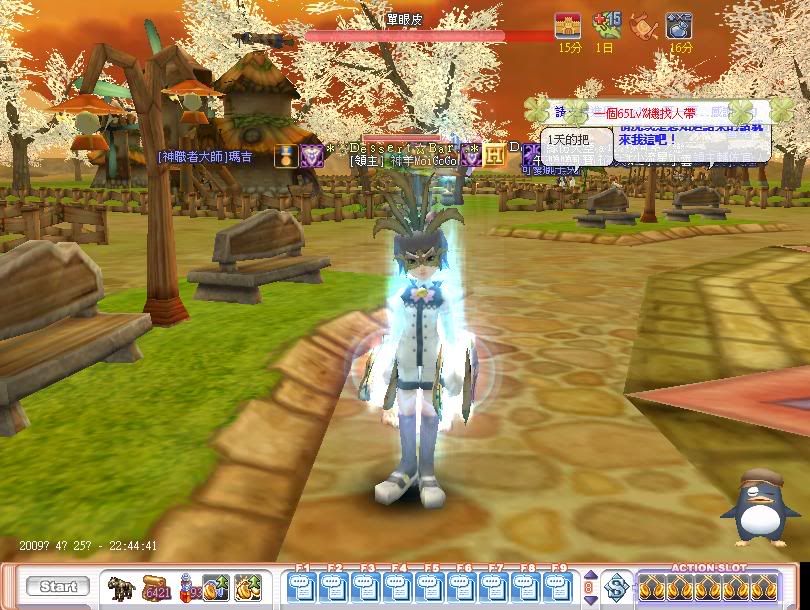Image resolution: width=810 pixels, height=610 pixels.
Task: Select the castle buff icon
Action: (x=569, y=25)
